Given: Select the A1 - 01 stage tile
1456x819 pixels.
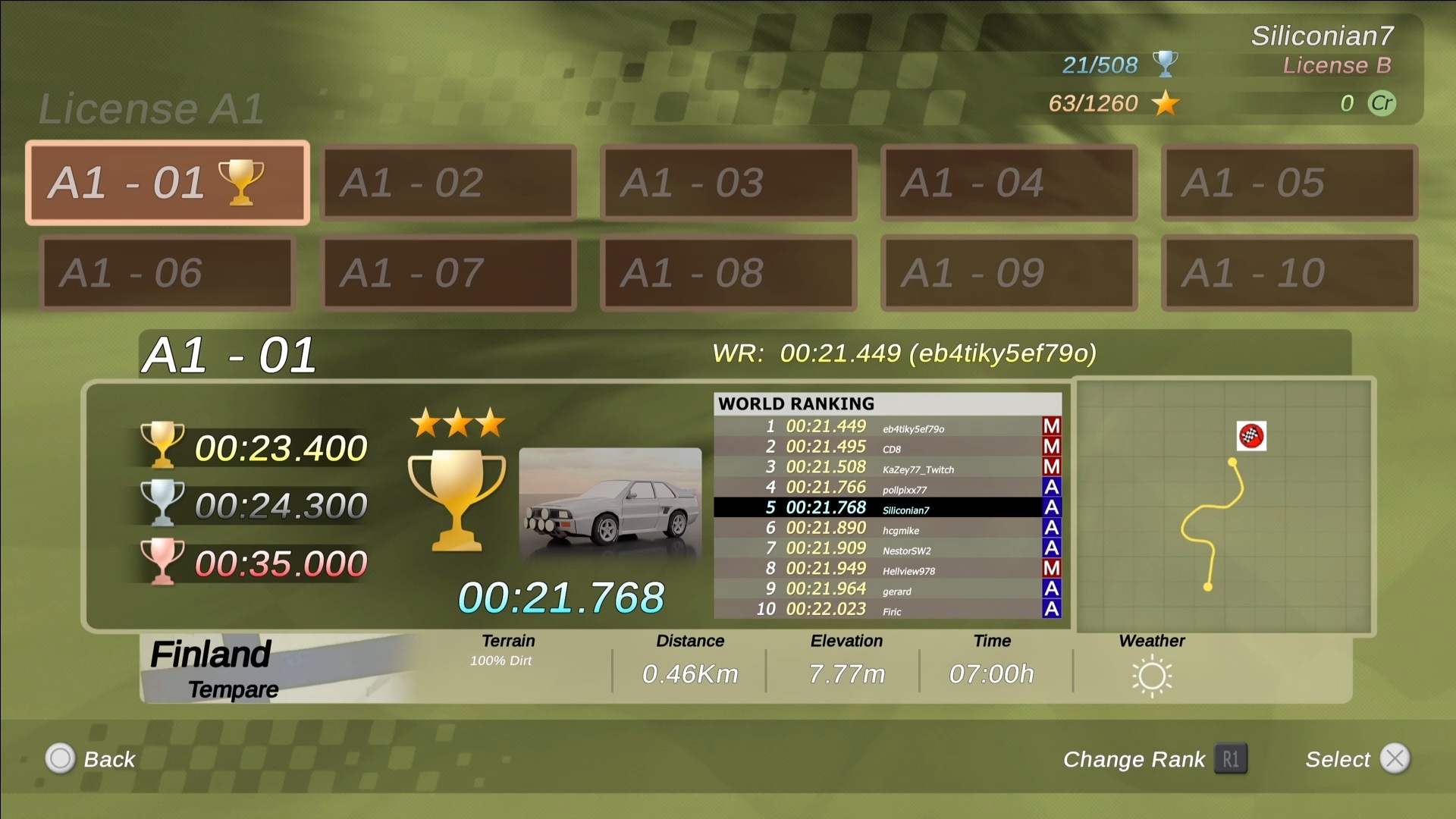Looking at the screenshot, I should tap(167, 183).
